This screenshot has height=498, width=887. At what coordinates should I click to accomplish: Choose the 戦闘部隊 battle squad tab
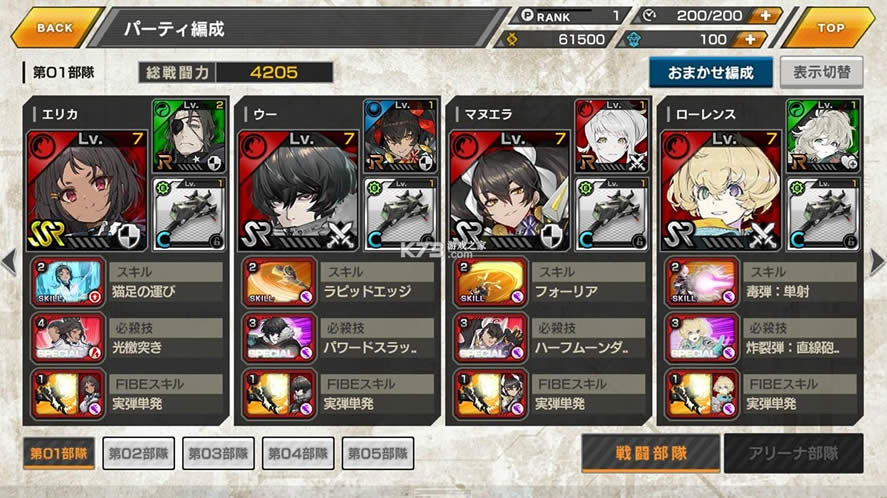coord(650,453)
